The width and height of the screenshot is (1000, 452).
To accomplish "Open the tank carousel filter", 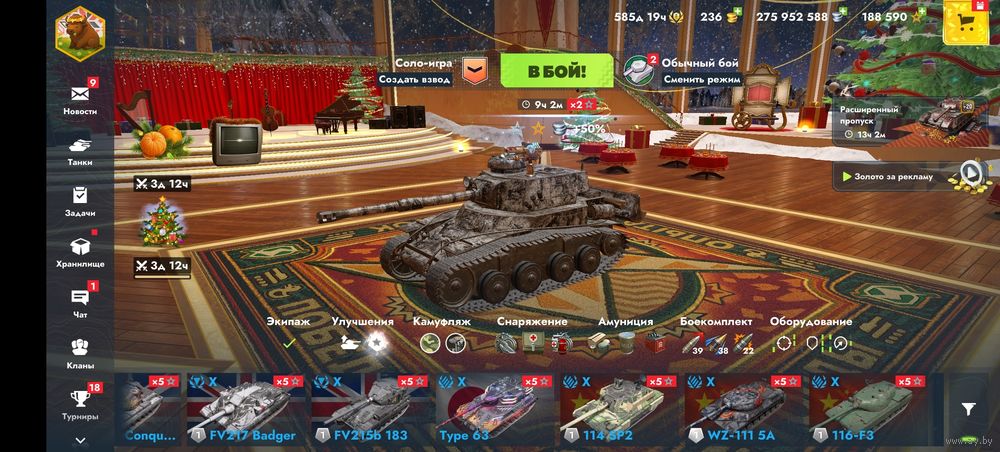I will [968, 408].
